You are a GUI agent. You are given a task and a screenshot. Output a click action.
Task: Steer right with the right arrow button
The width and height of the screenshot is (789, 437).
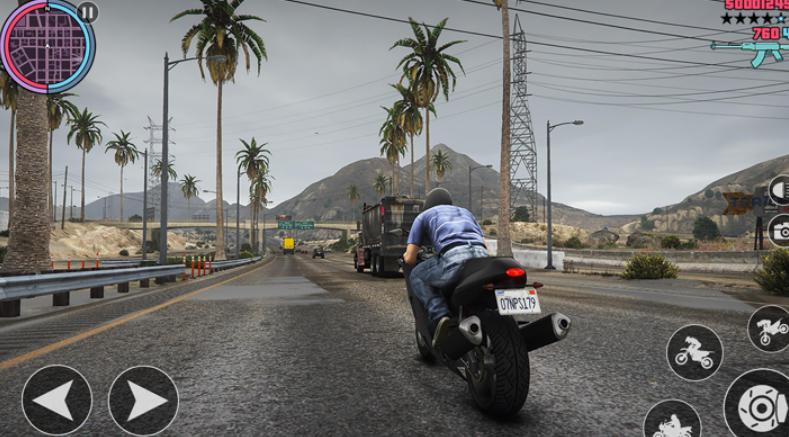coord(143,400)
